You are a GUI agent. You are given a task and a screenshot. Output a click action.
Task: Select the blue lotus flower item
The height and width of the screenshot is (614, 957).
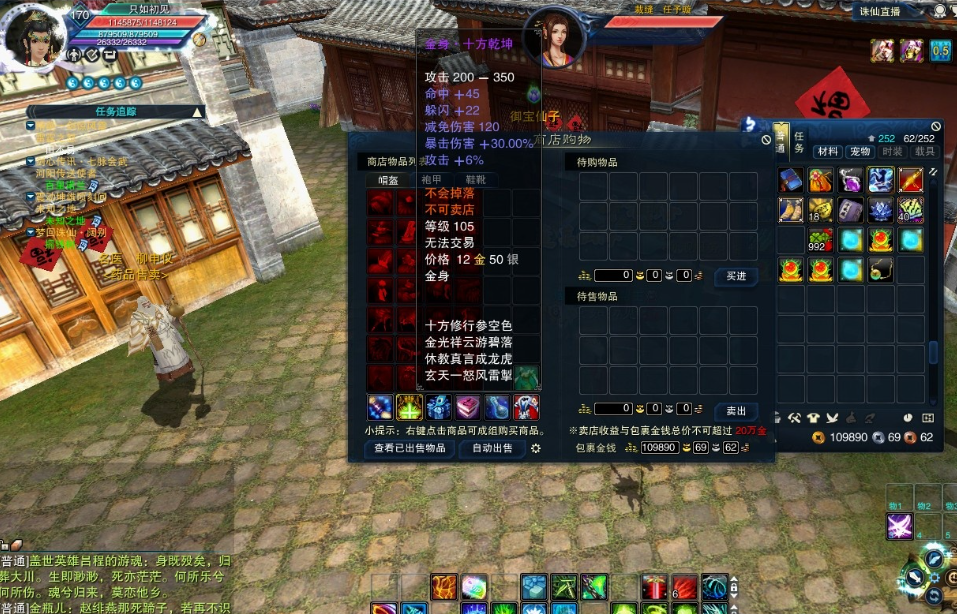880,210
